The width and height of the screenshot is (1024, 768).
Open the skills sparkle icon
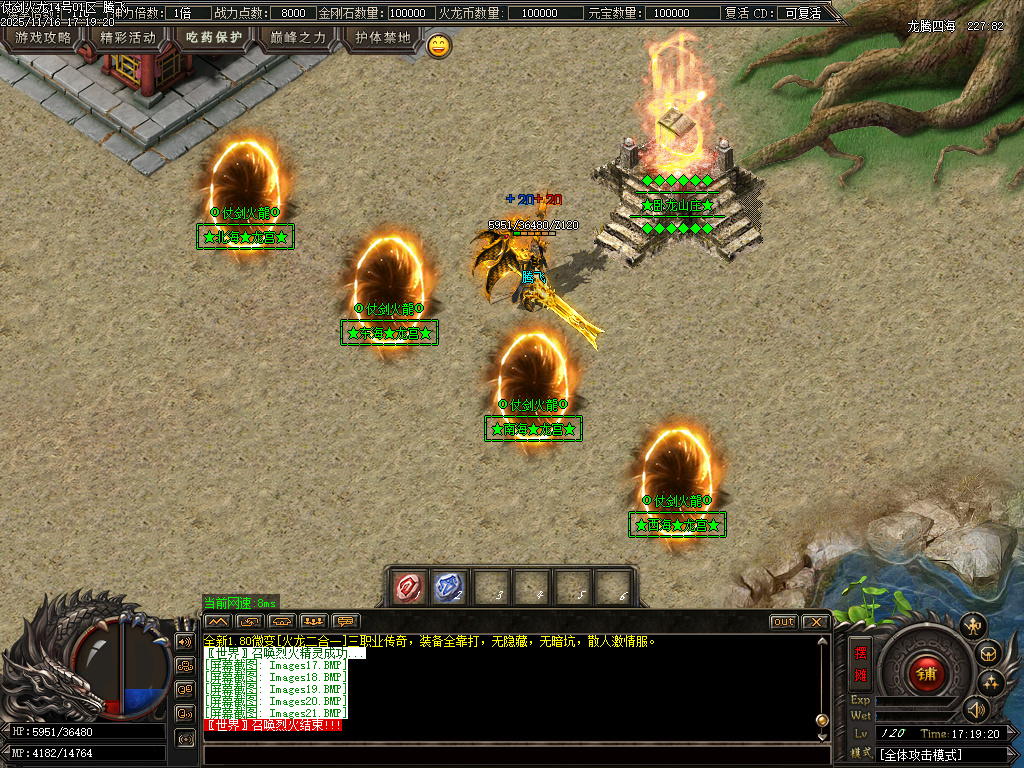991,683
